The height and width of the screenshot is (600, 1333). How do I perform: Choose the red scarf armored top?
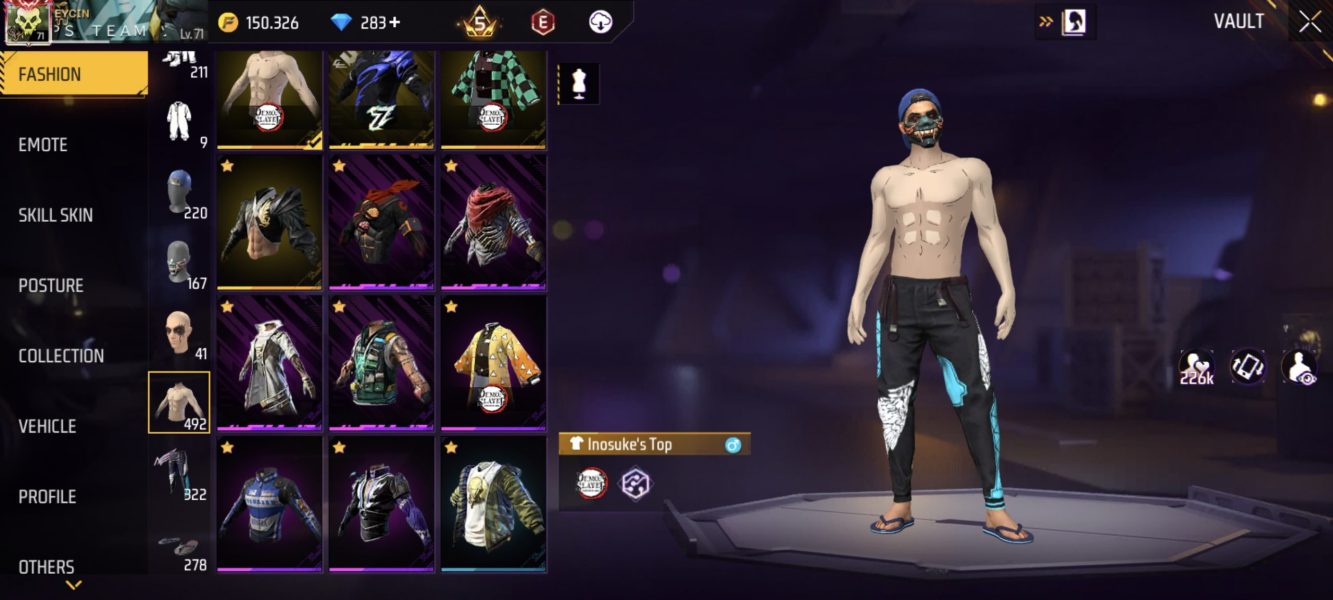pos(493,221)
